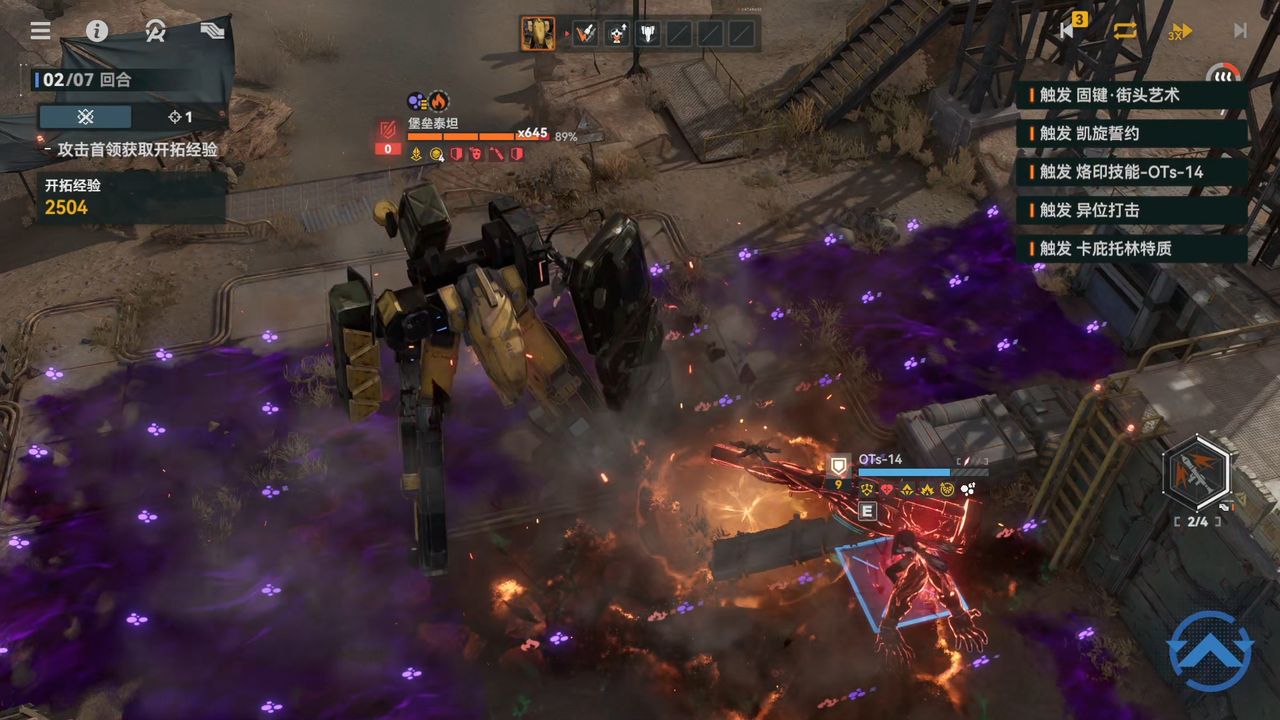Show the battle info panel

[x=97, y=31]
